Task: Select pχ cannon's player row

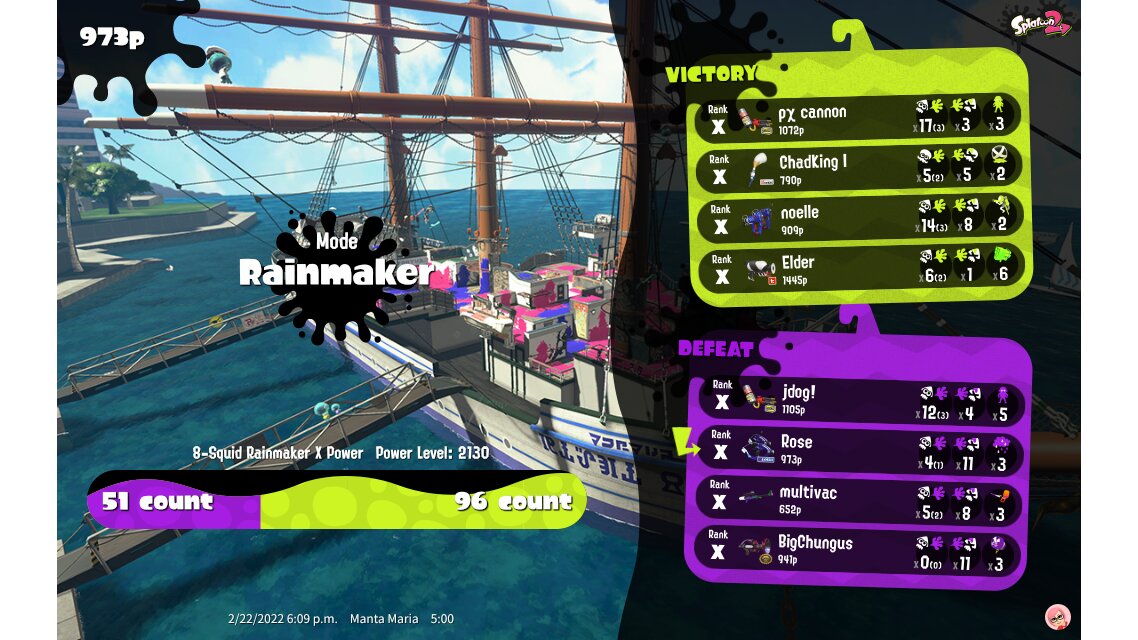Action: 858,118
